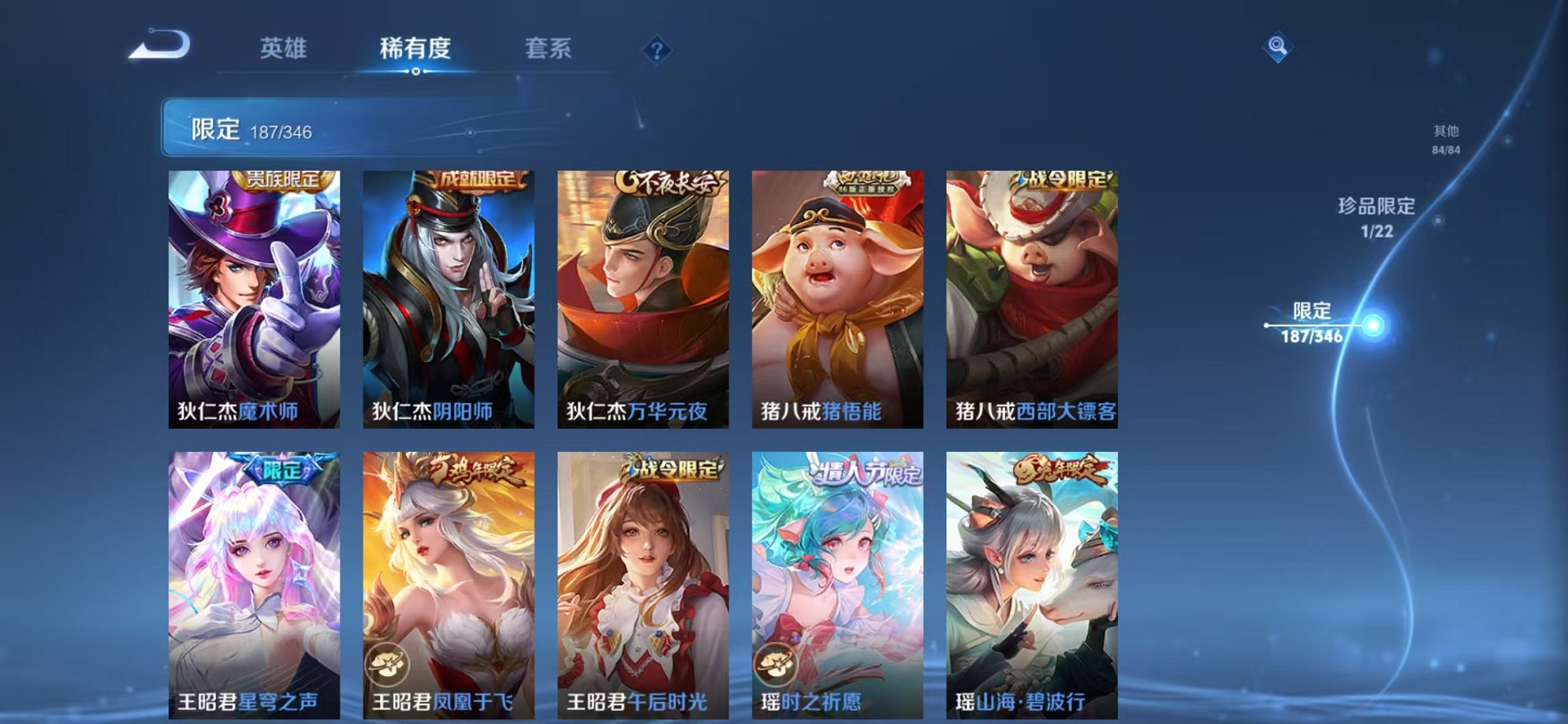This screenshot has height=724, width=1568.
Task: Switch to the 套系 tab
Action: [x=547, y=49]
